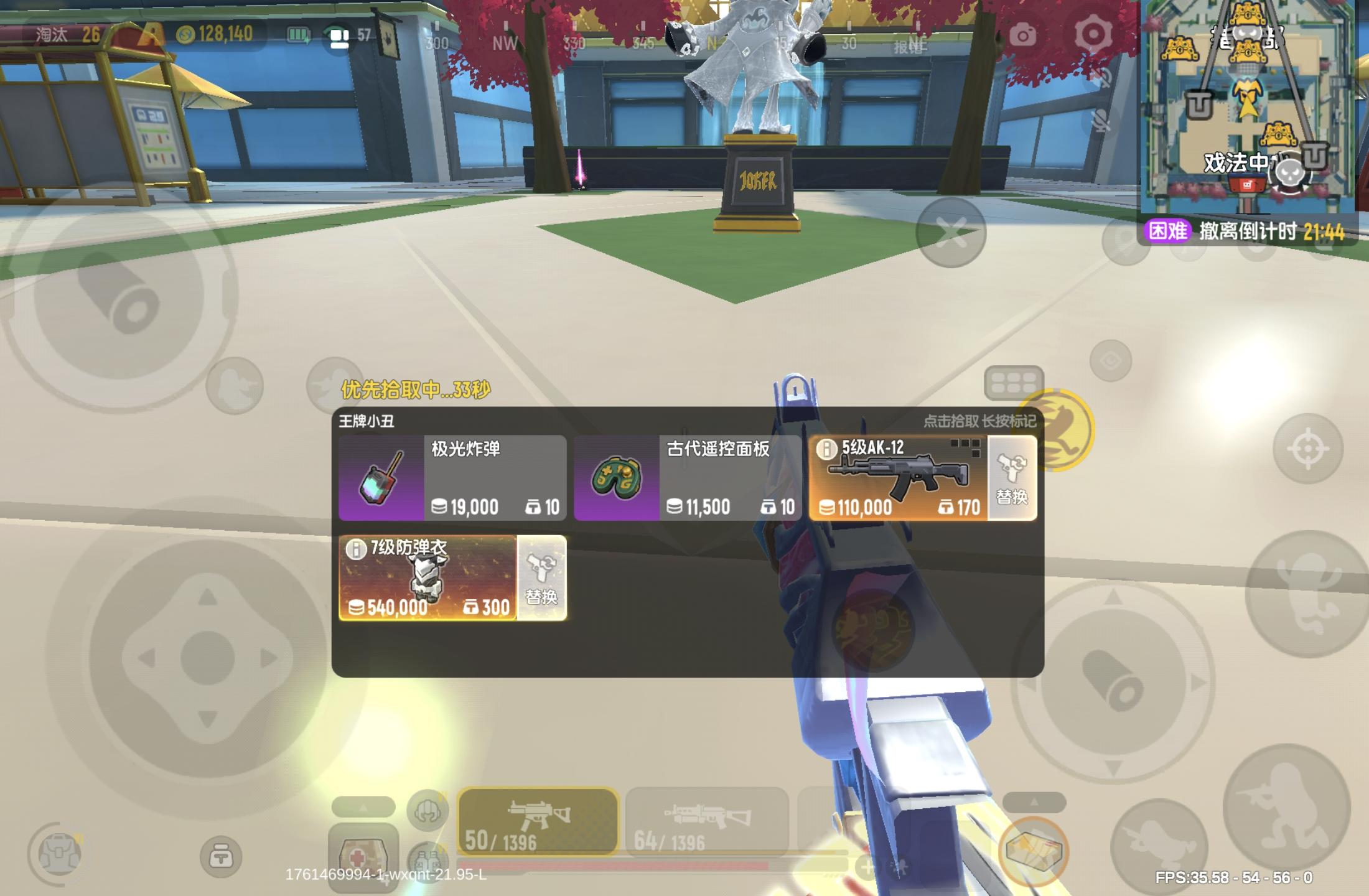Open the info icon on 5级AK-12
Image resolution: width=1369 pixels, height=896 pixels.
tap(828, 448)
